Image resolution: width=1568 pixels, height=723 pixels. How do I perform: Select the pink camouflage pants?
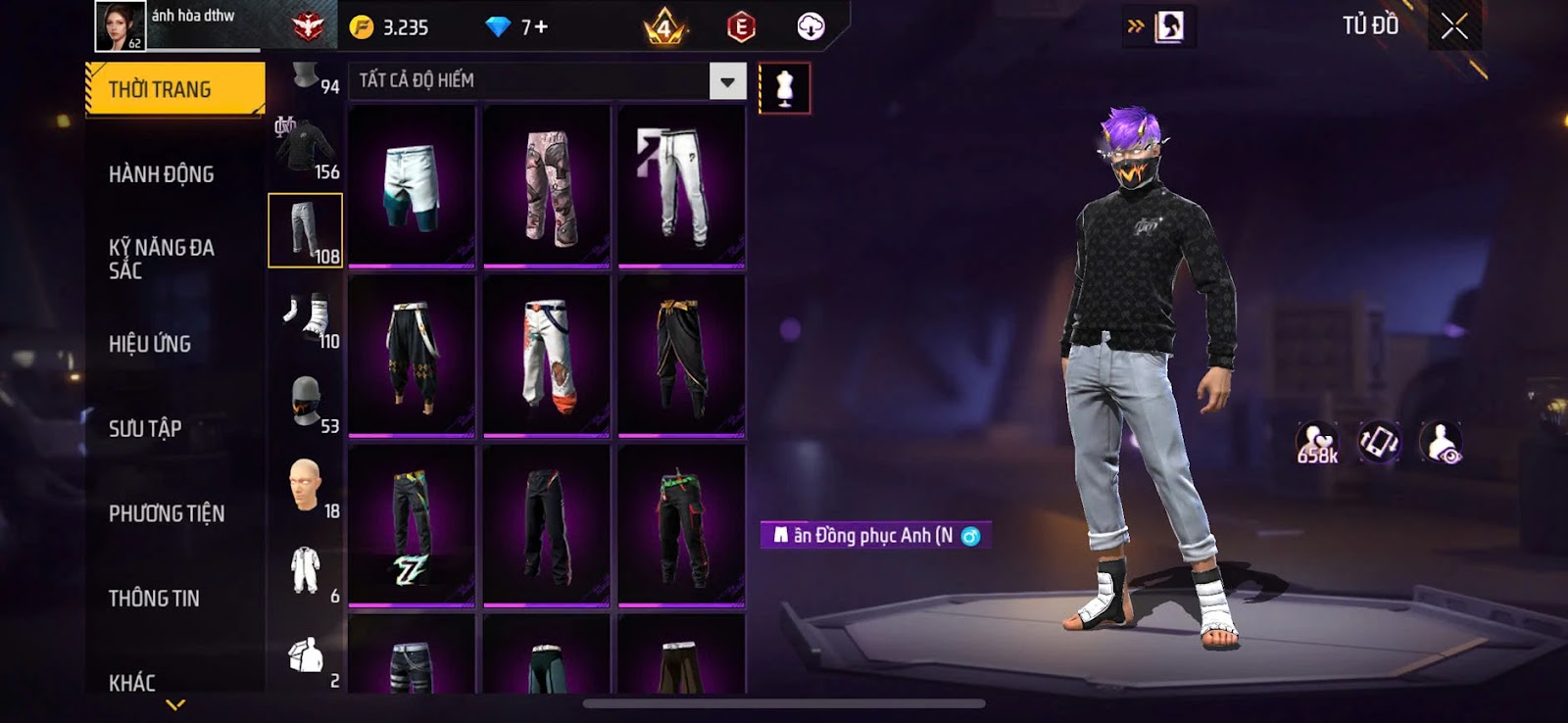tap(547, 186)
